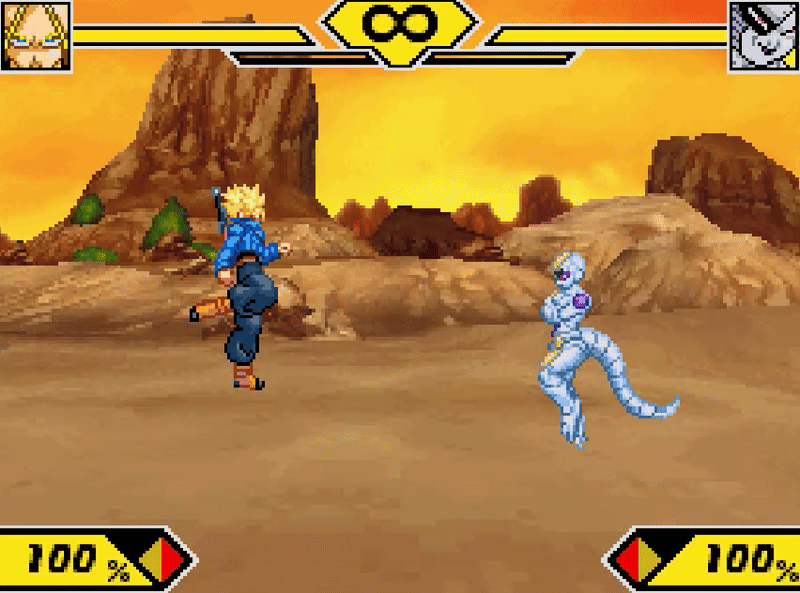Click the blond fighter's portrait
Viewport: 800px width, 593px height.
pyautogui.click(x=35, y=35)
